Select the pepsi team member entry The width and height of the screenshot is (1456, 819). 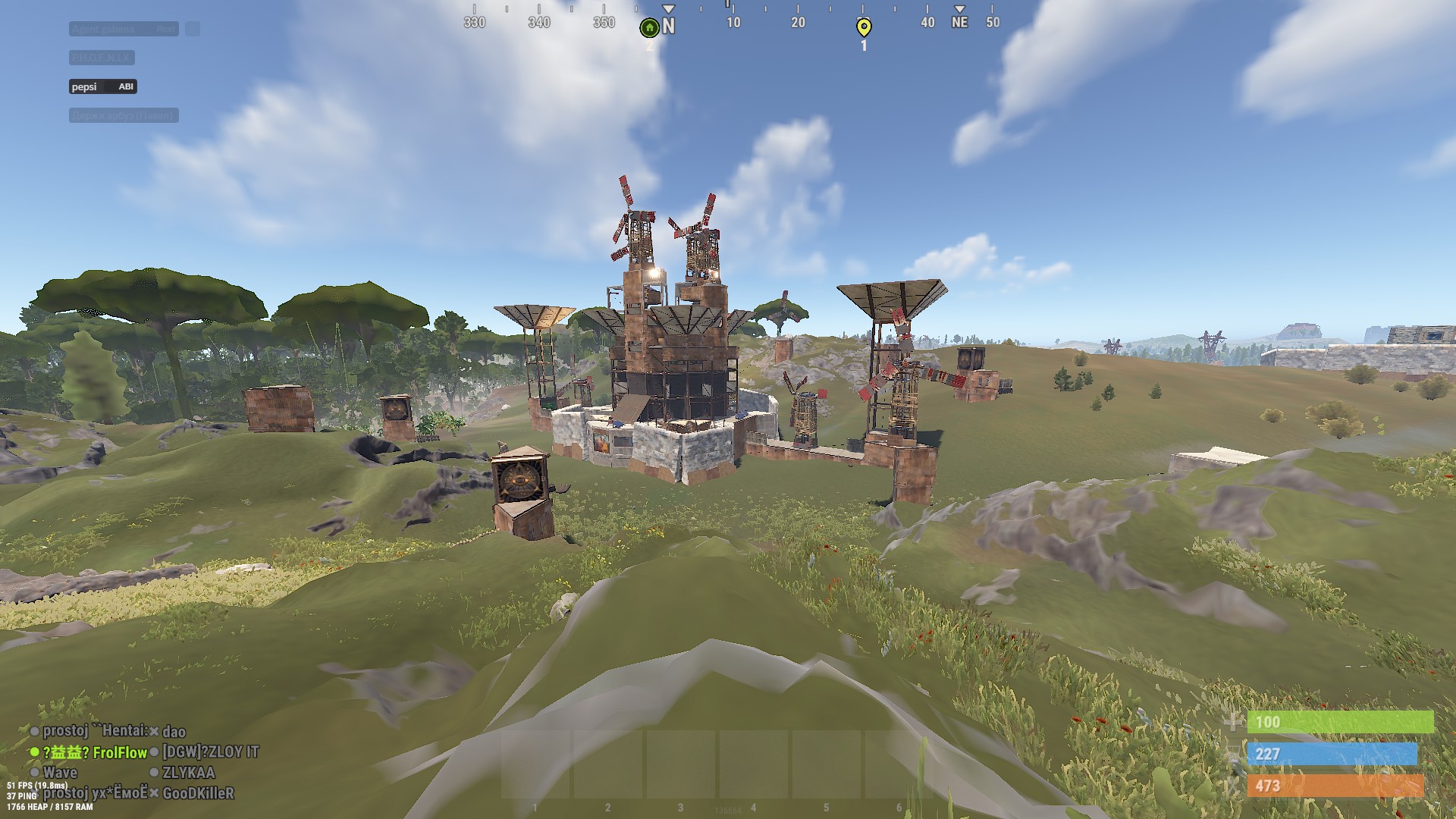coord(102,86)
